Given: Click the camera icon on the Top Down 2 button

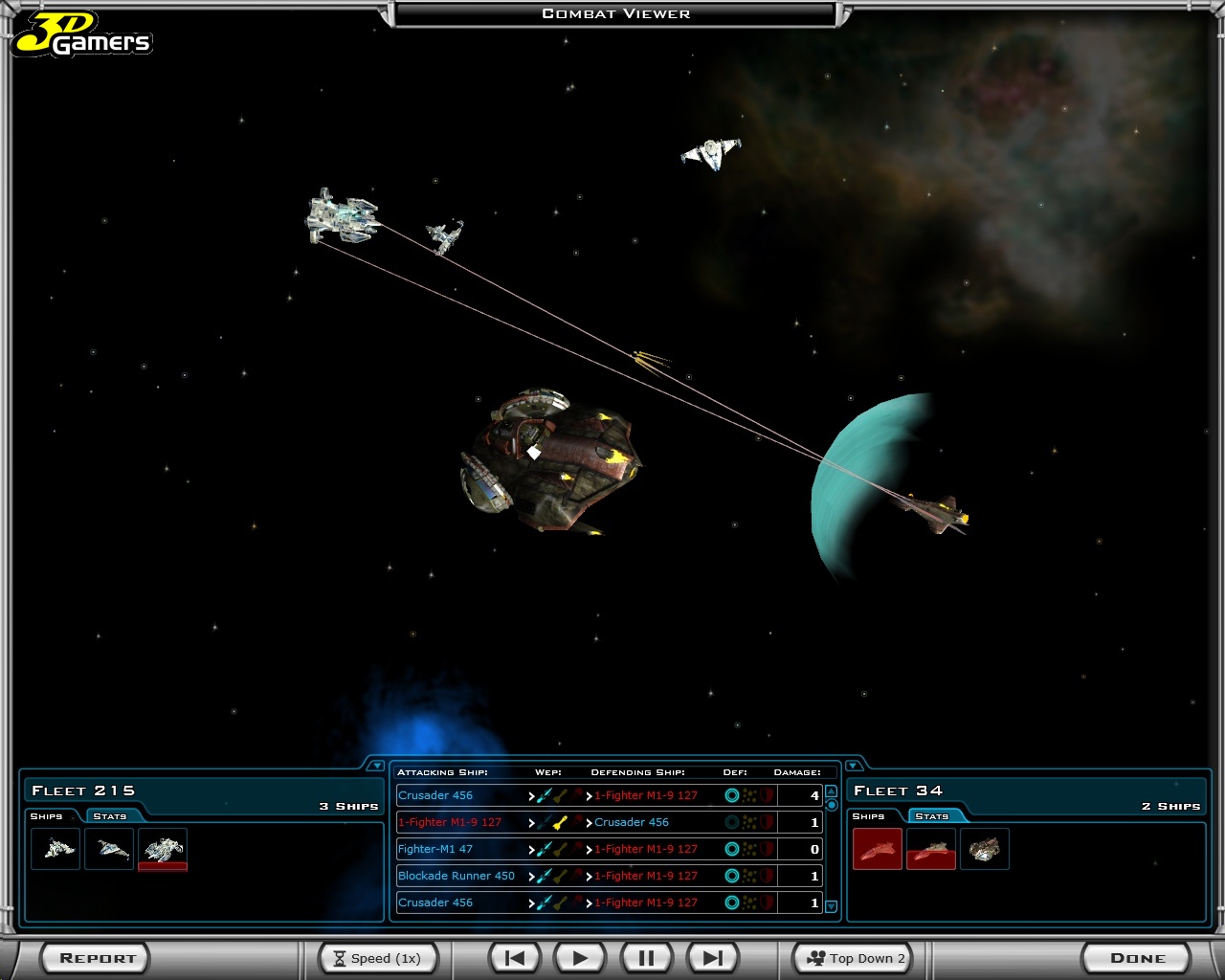Looking at the screenshot, I should click(x=817, y=958).
